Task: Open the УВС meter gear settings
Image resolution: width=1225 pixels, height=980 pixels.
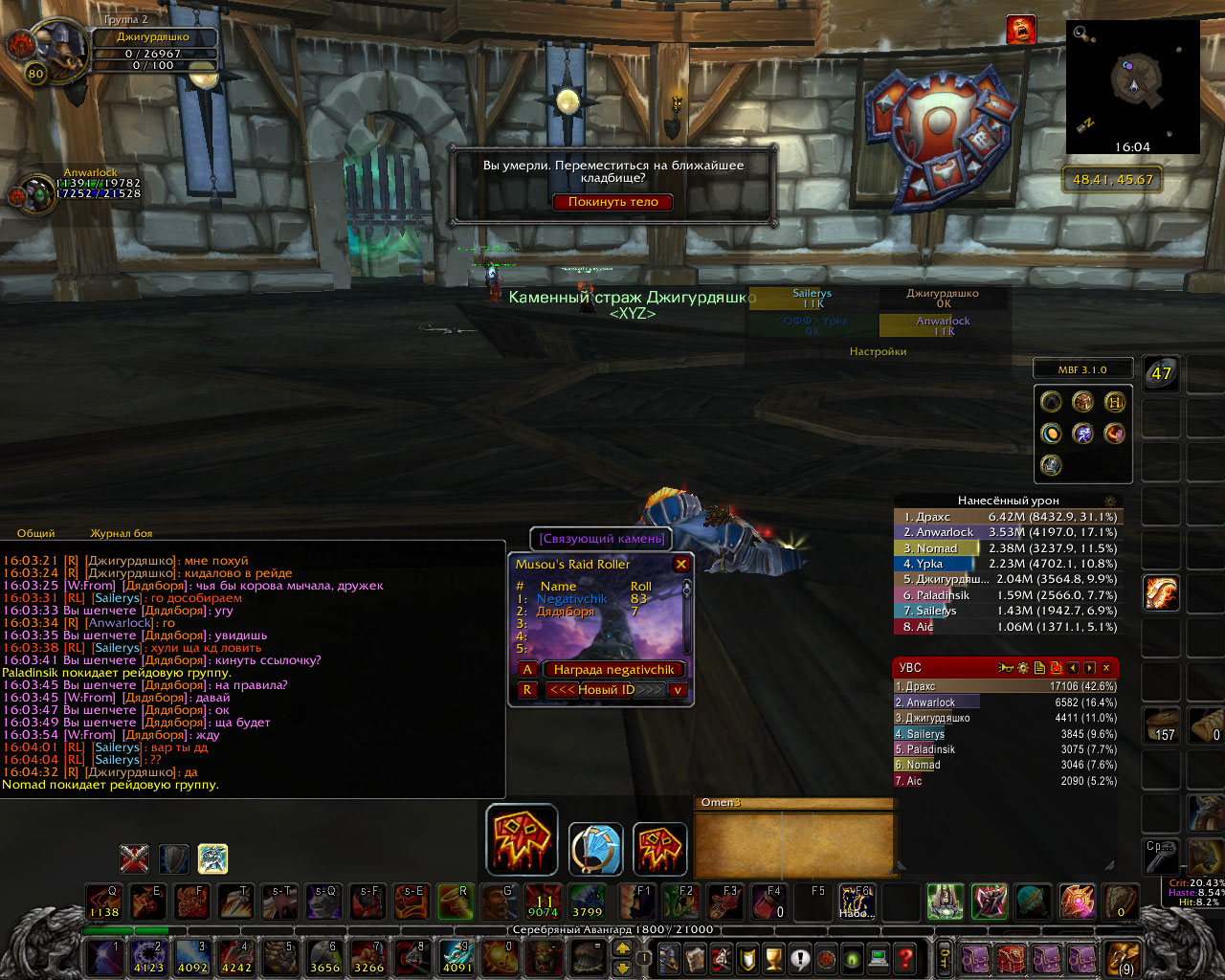Action: (1023, 668)
